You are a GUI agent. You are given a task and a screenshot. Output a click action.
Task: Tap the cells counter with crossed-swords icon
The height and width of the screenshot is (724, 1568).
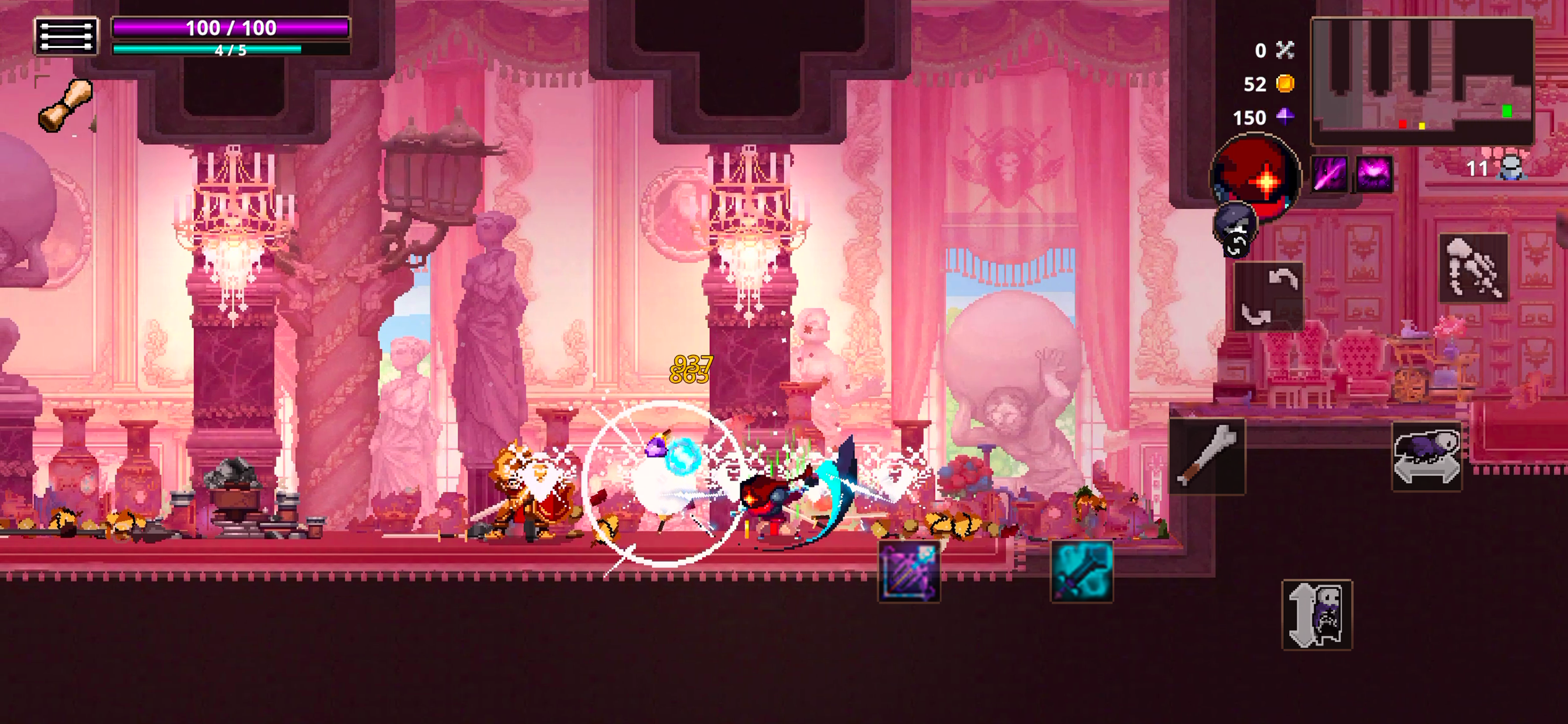click(1273, 52)
